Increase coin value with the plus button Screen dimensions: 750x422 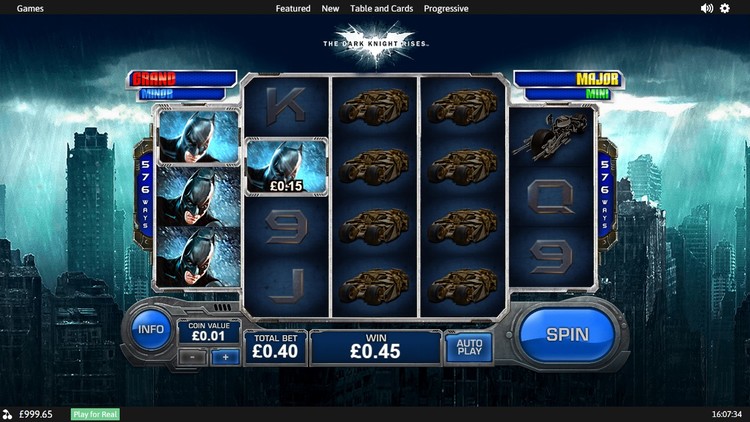225,357
